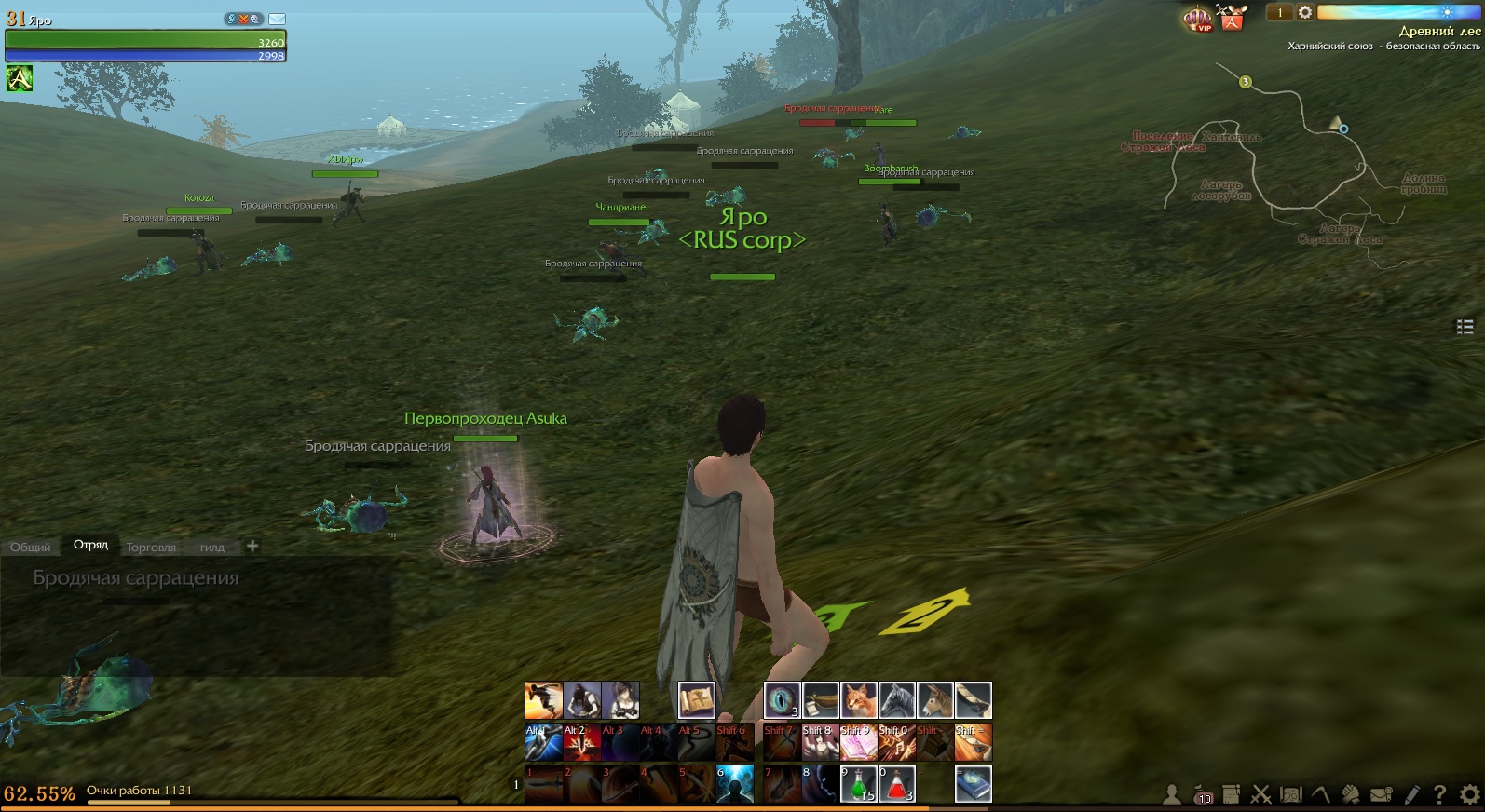Summon the donkey mount
1485x812 pixels.
click(x=934, y=700)
